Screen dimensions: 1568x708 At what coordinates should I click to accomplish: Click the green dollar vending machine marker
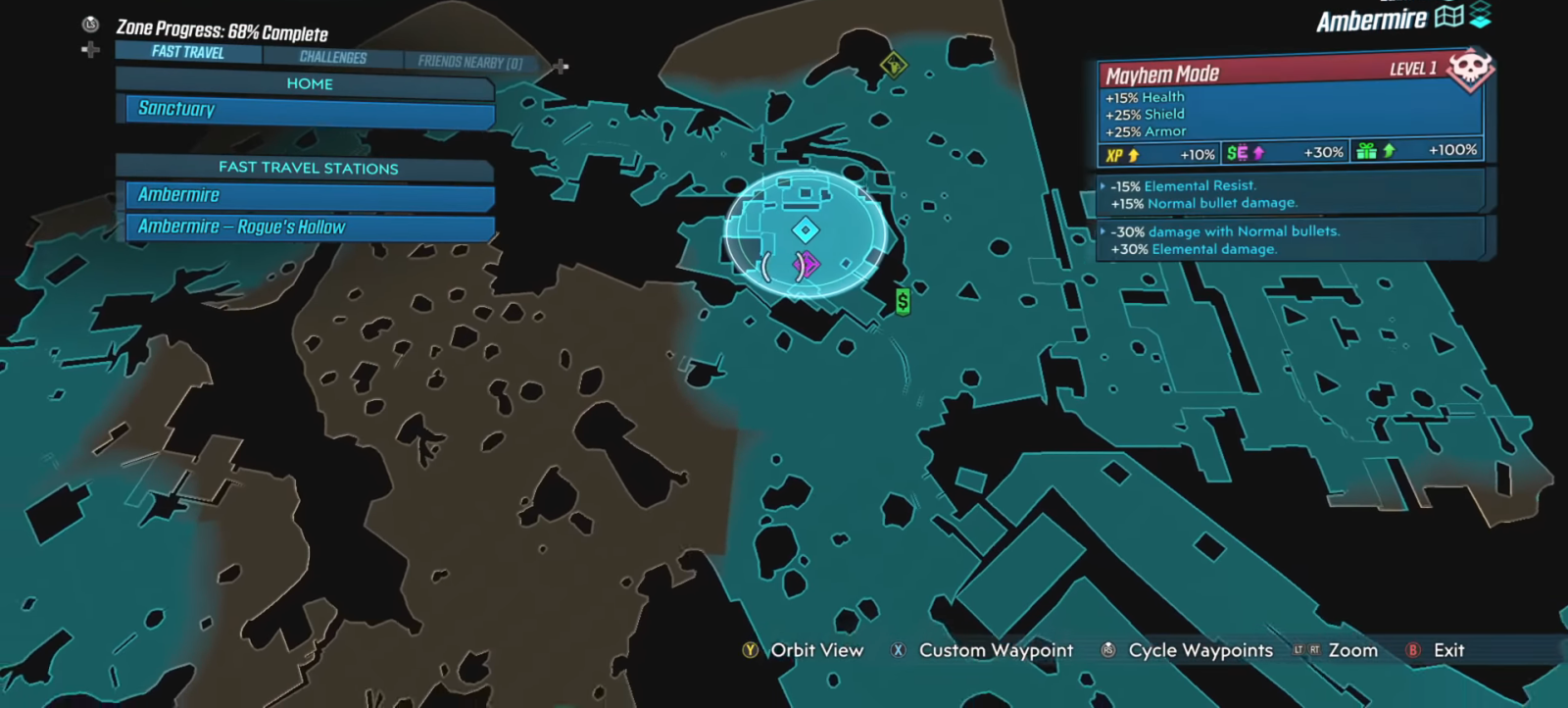pyautogui.click(x=903, y=301)
